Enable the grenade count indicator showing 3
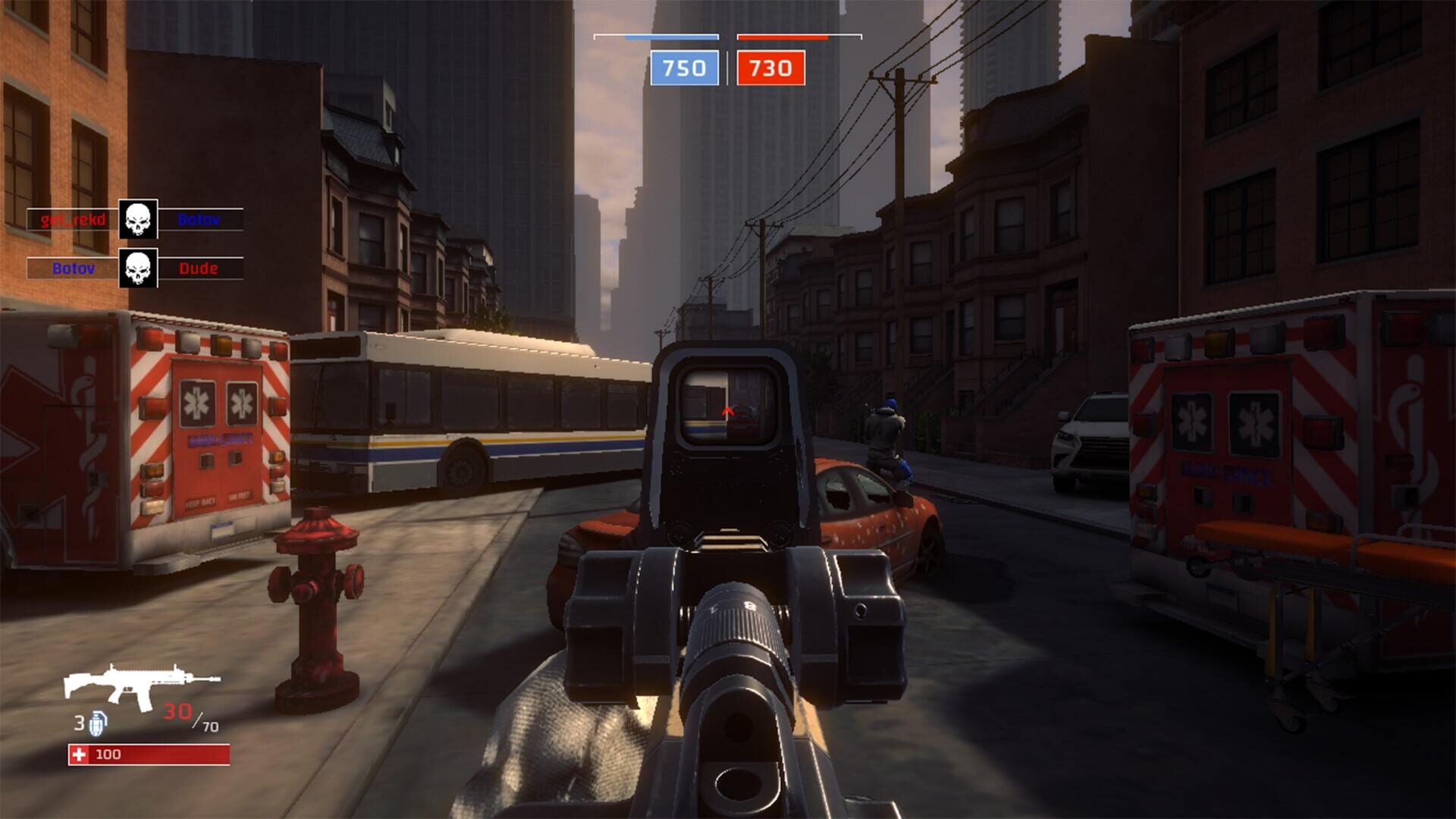The image size is (1456, 819). (x=80, y=723)
